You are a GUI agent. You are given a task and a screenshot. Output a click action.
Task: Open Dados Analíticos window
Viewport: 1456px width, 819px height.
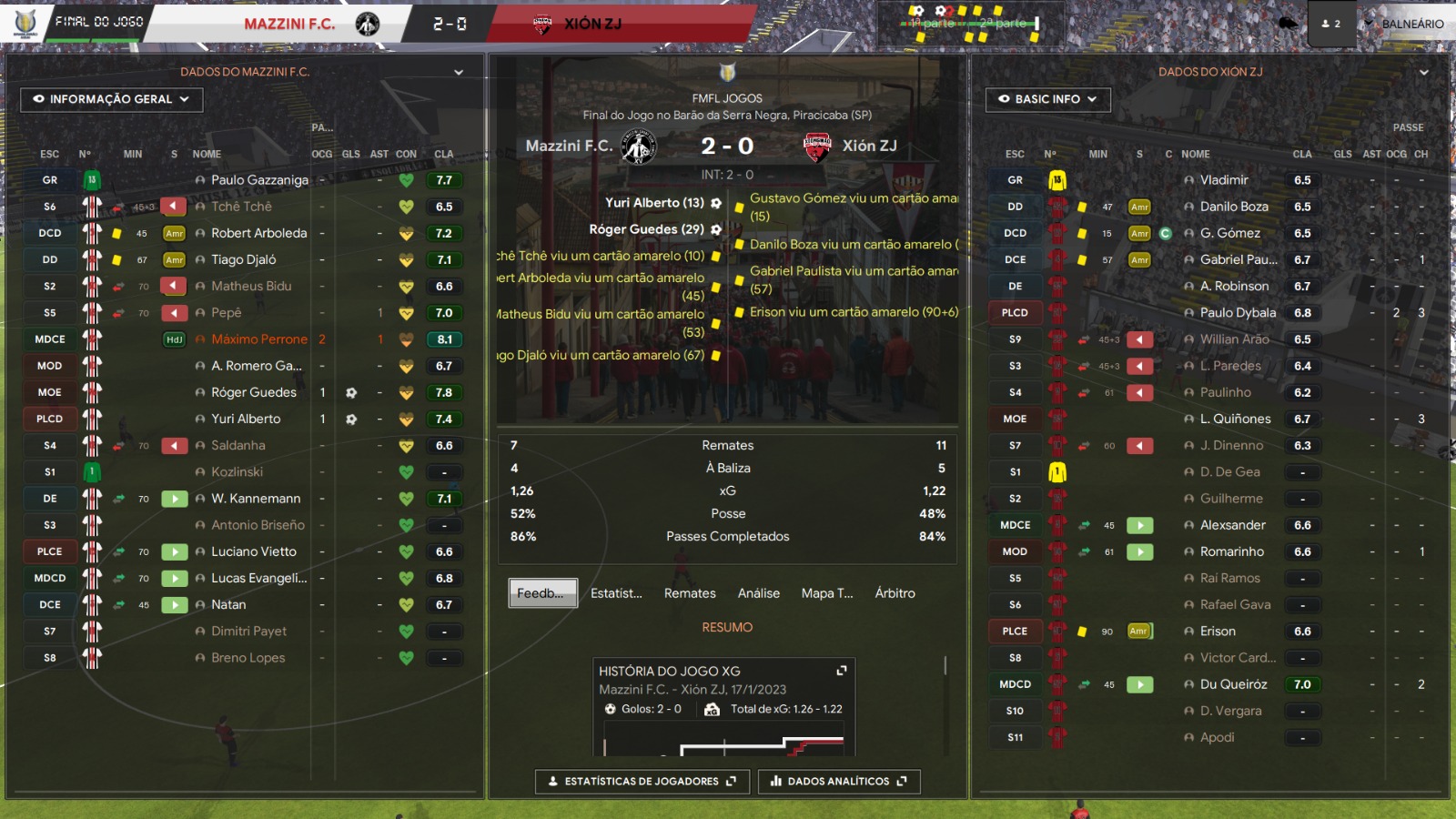click(838, 782)
